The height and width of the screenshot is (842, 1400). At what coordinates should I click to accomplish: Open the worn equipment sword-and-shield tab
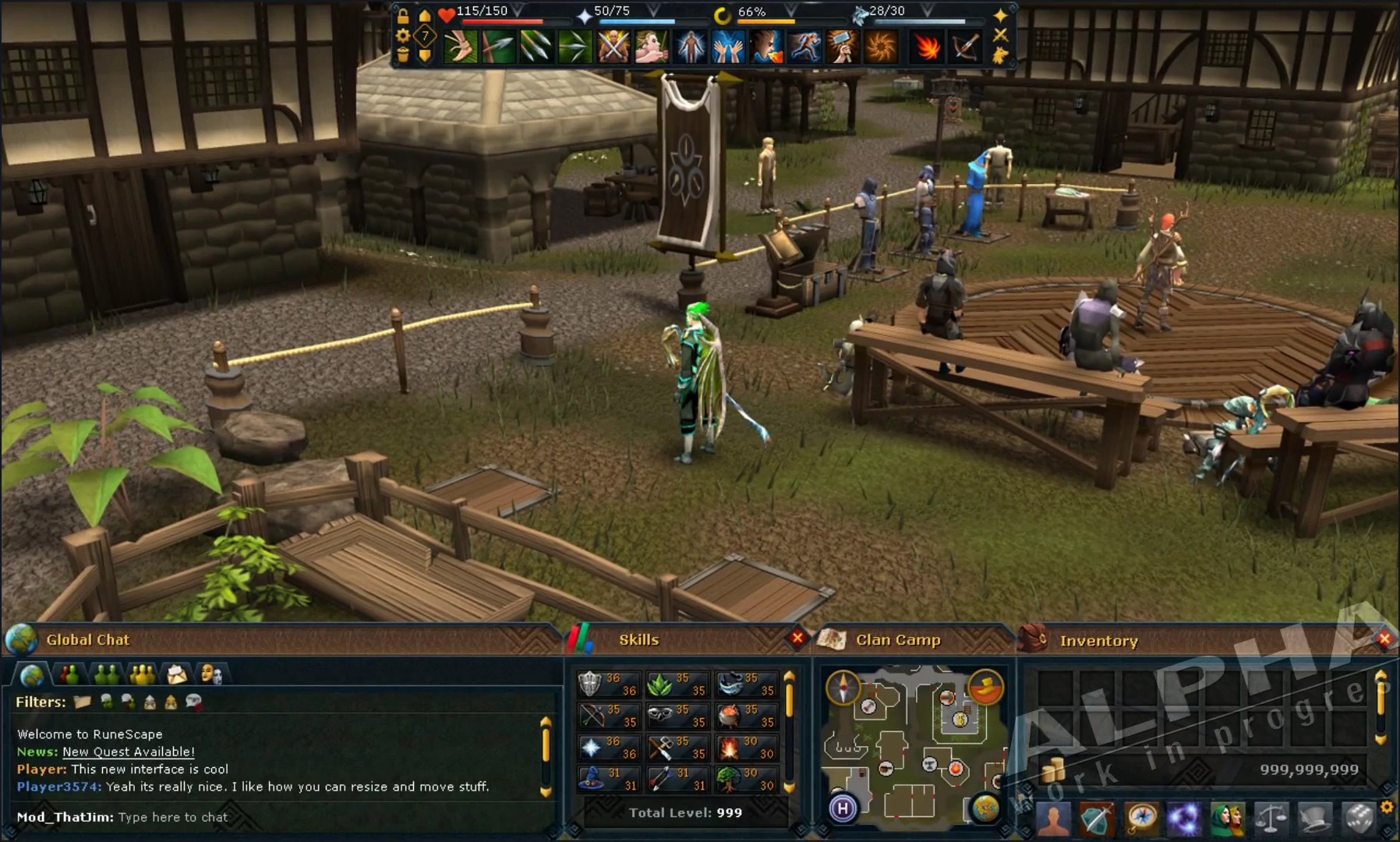pyautogui.click(x=1097, y=819)
